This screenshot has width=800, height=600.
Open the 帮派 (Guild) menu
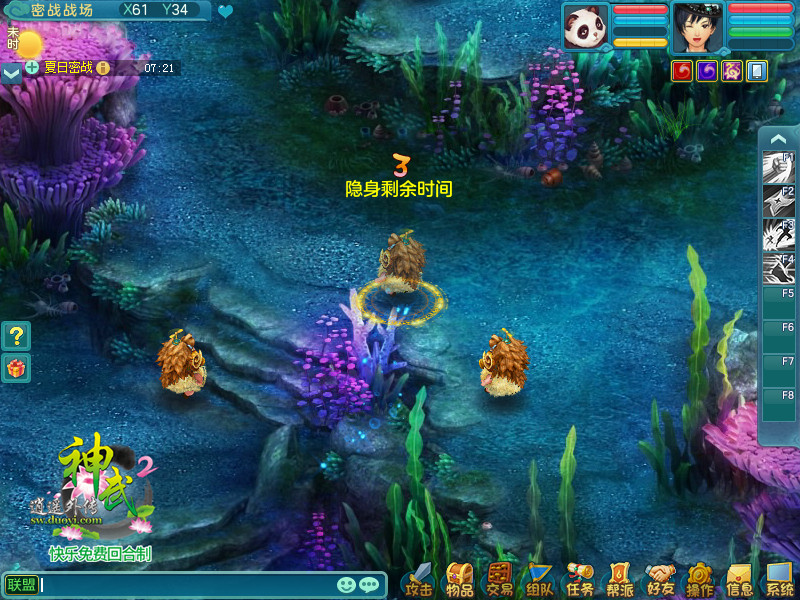tap(620, 580)
